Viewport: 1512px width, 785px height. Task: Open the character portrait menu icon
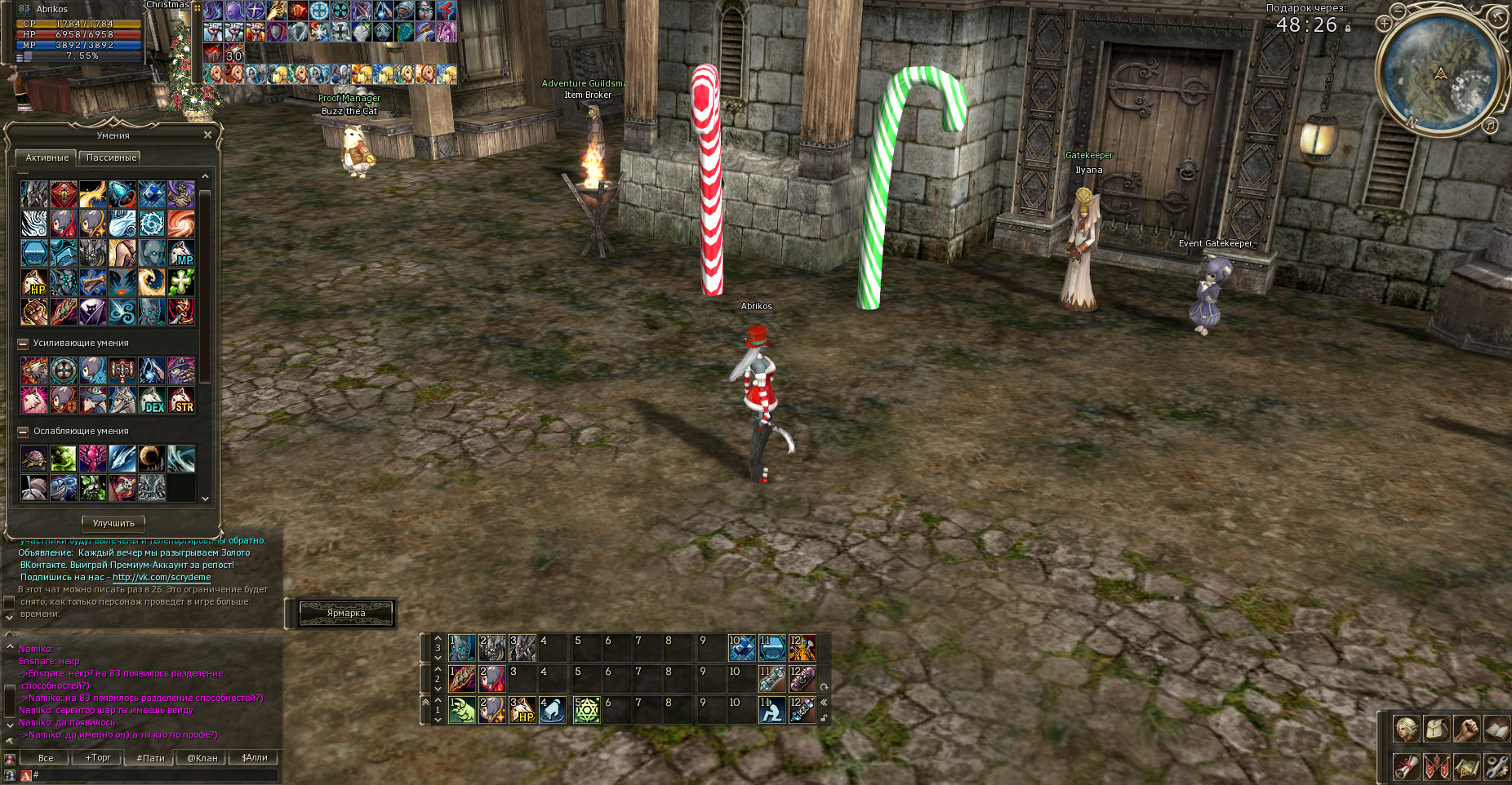click(x=1405, y=729)
